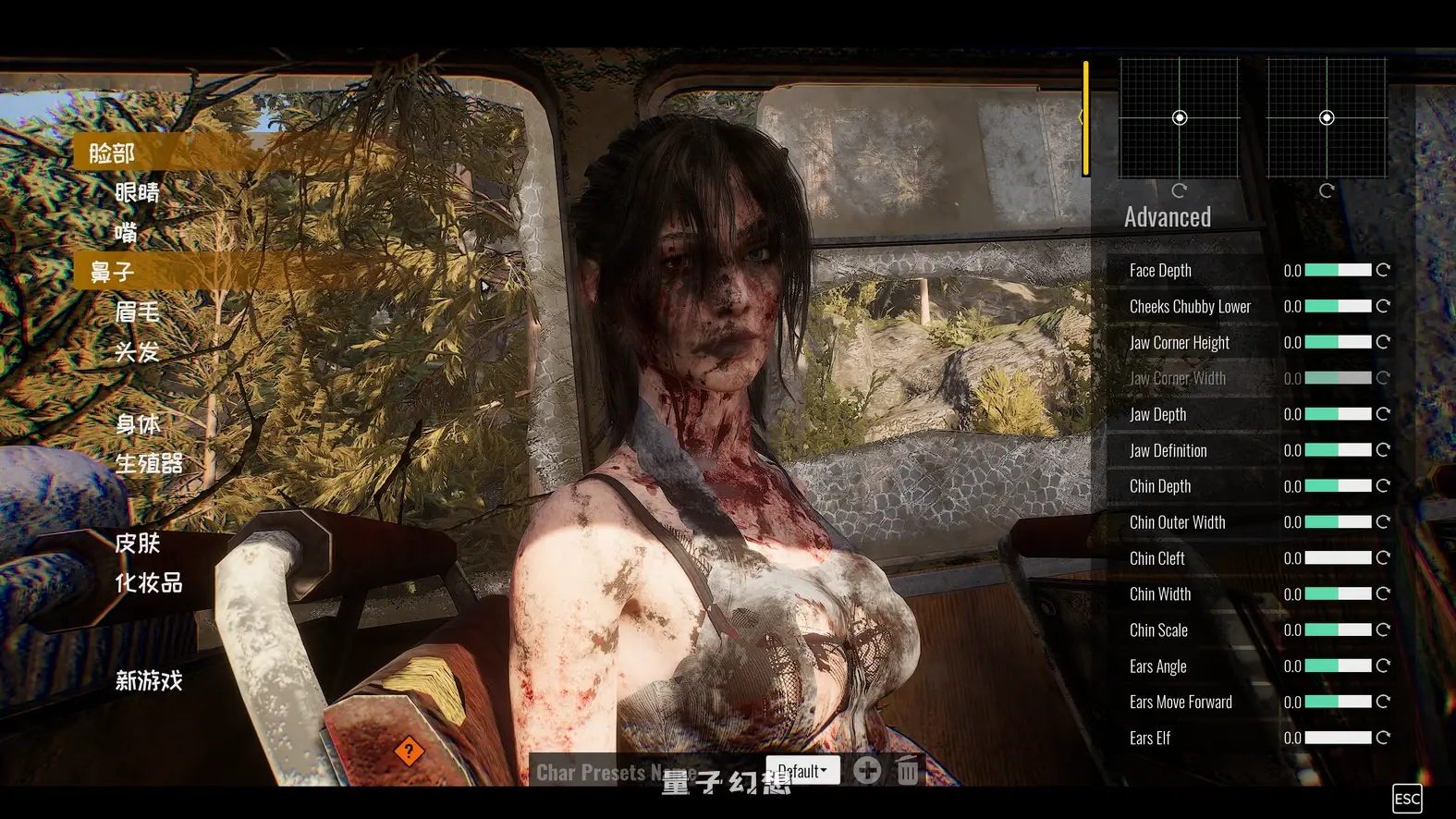Open the 眼睛 (Eyes) section
Screen dimensions: 1456x819
[137, 192]
